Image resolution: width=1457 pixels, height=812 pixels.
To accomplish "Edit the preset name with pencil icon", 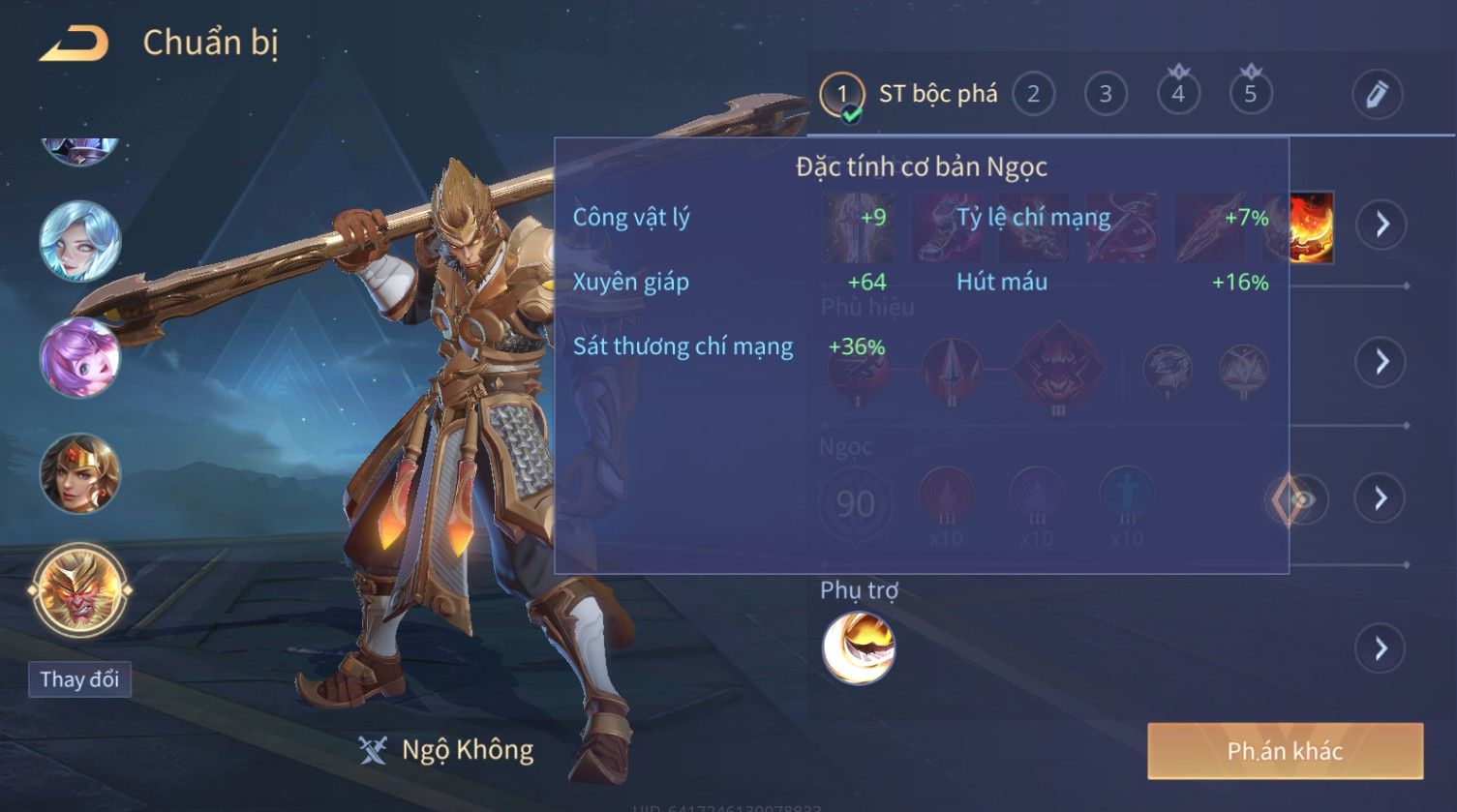I will point(1377,94).
